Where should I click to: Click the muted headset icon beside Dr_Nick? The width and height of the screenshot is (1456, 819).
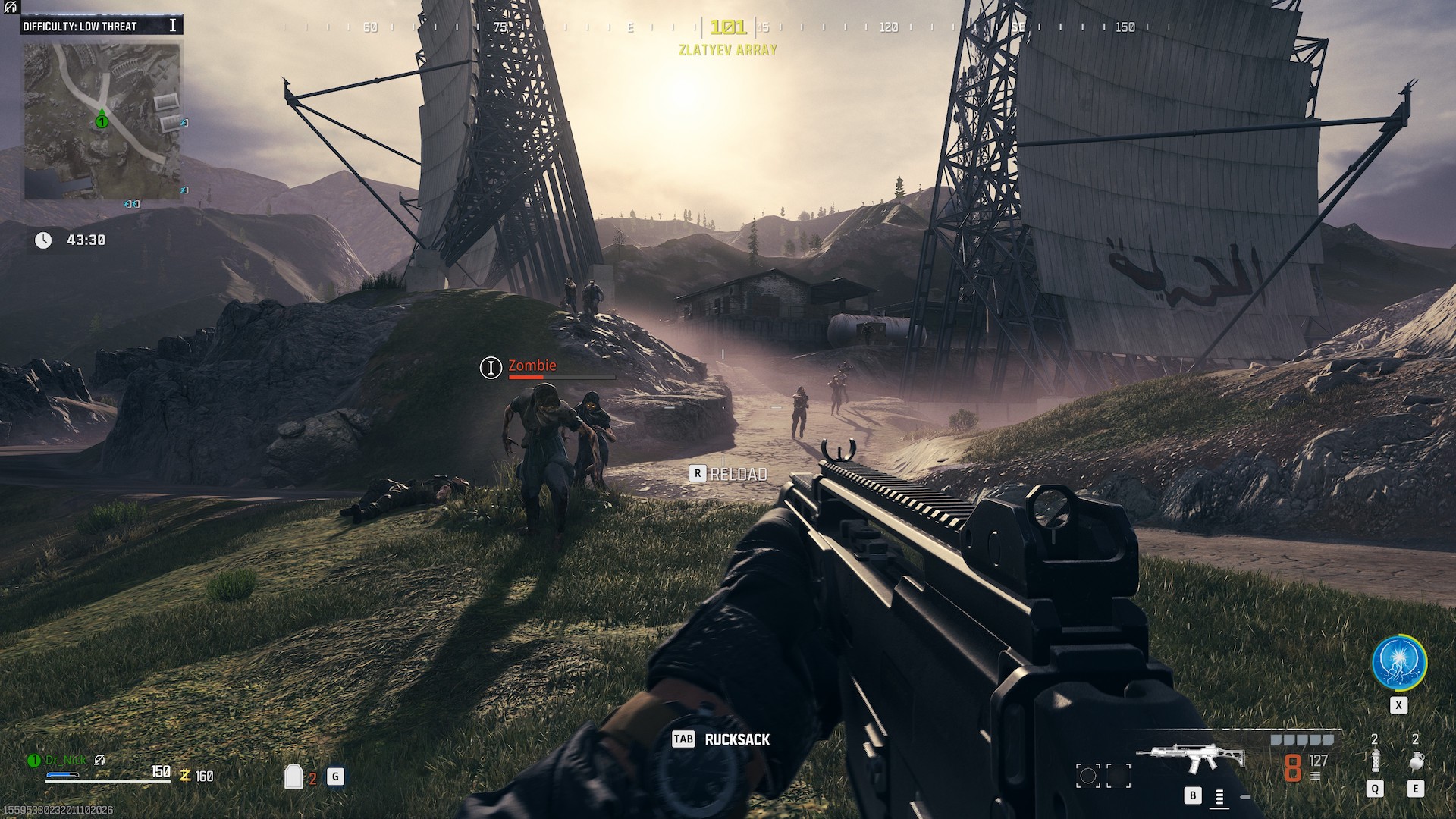pos(99,760)
